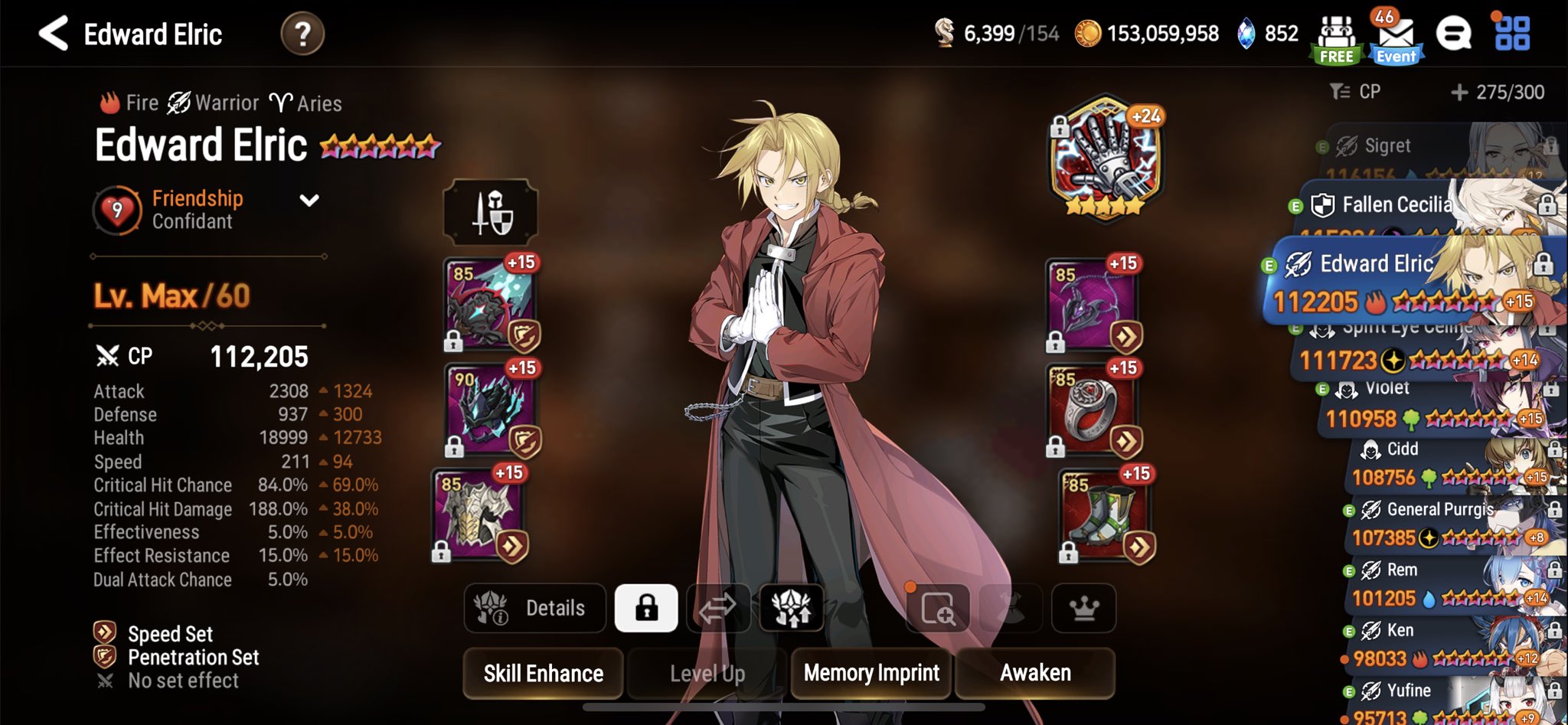Click the magnifier zoom preview icon

pyautogui.click(x=937, y=608)
